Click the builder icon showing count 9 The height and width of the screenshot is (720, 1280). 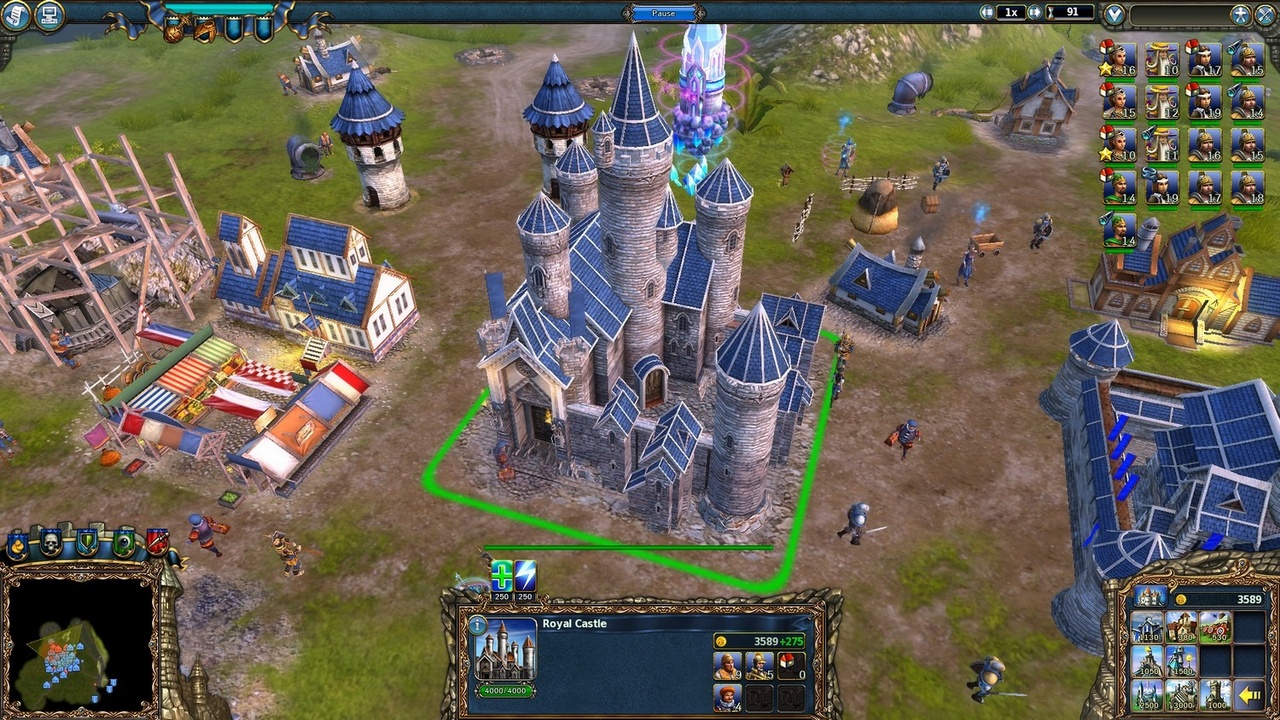(x=728, y=664)
